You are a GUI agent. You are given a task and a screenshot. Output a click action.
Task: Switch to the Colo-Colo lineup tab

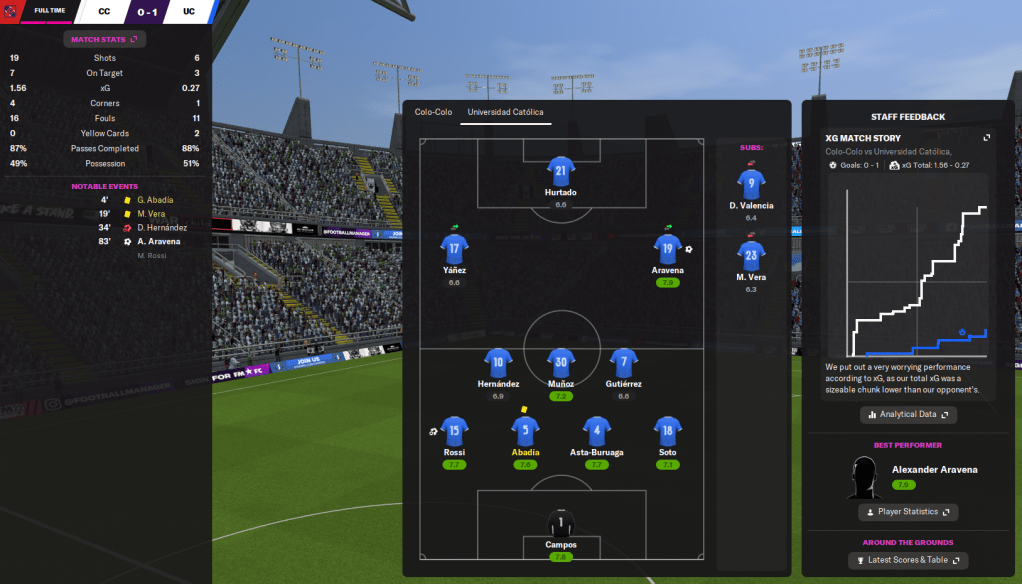point(434,112)
